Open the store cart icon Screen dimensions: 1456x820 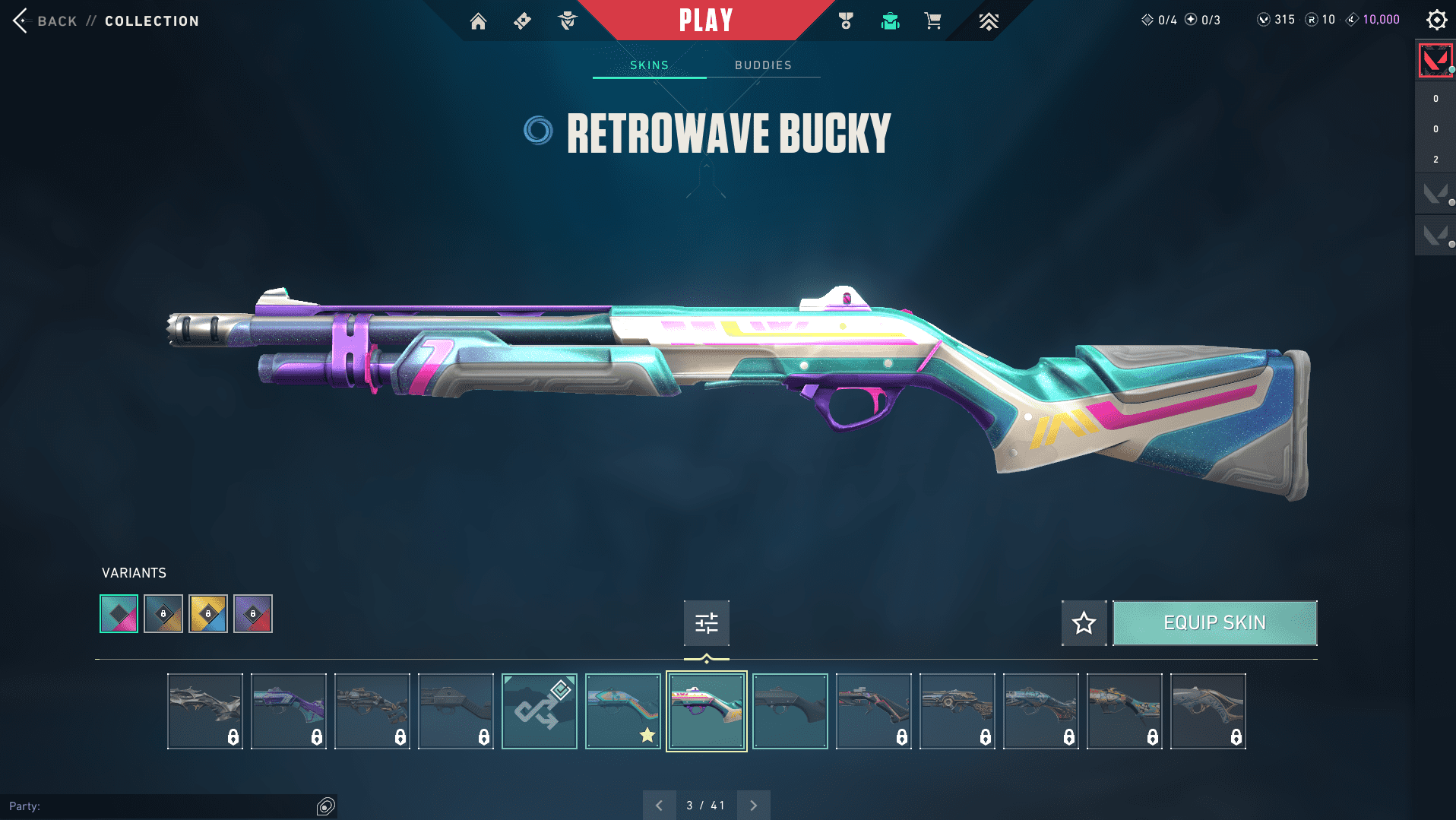[x=933, y=21]
